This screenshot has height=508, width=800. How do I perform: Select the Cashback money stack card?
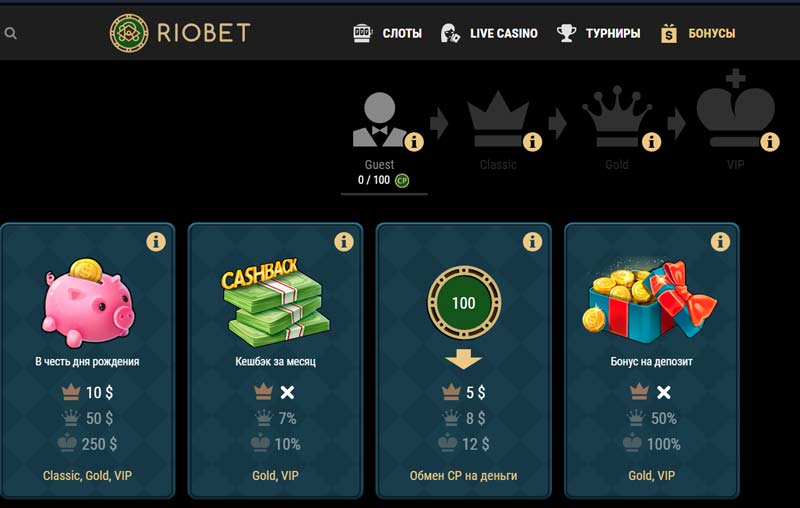click(x=275, y=300)
